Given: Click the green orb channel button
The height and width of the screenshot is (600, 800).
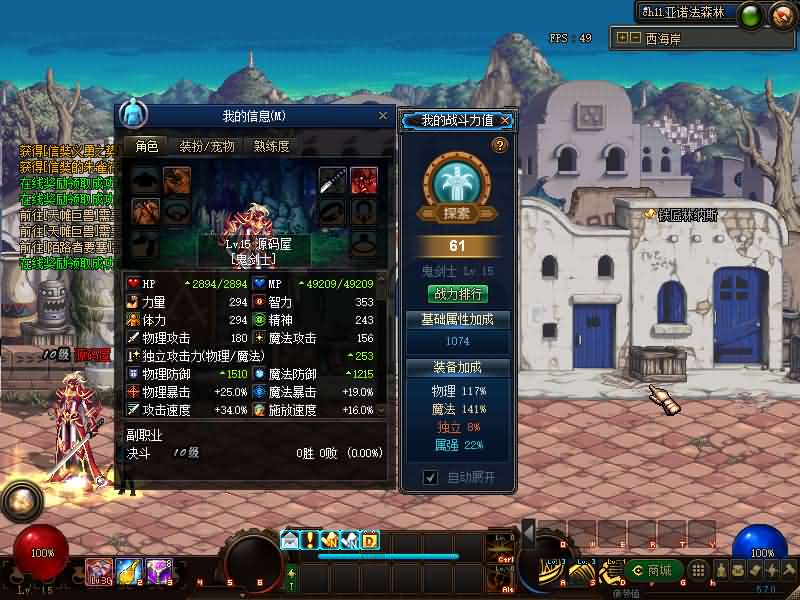Looking at the screenshot, I should pos(751,15).
